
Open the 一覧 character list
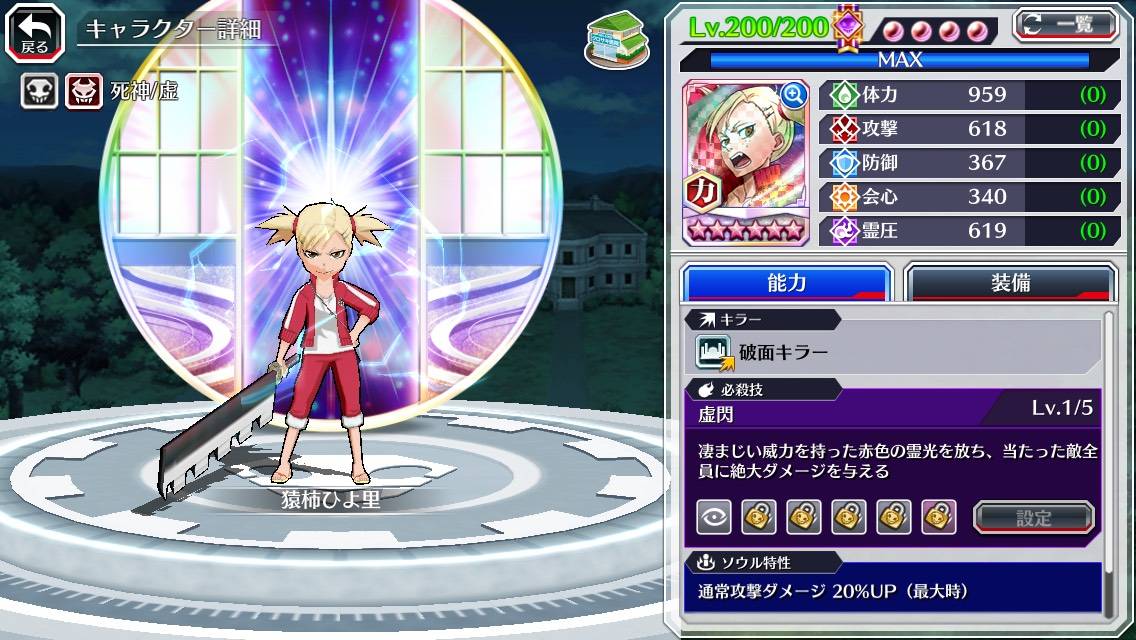(1066, 24)
